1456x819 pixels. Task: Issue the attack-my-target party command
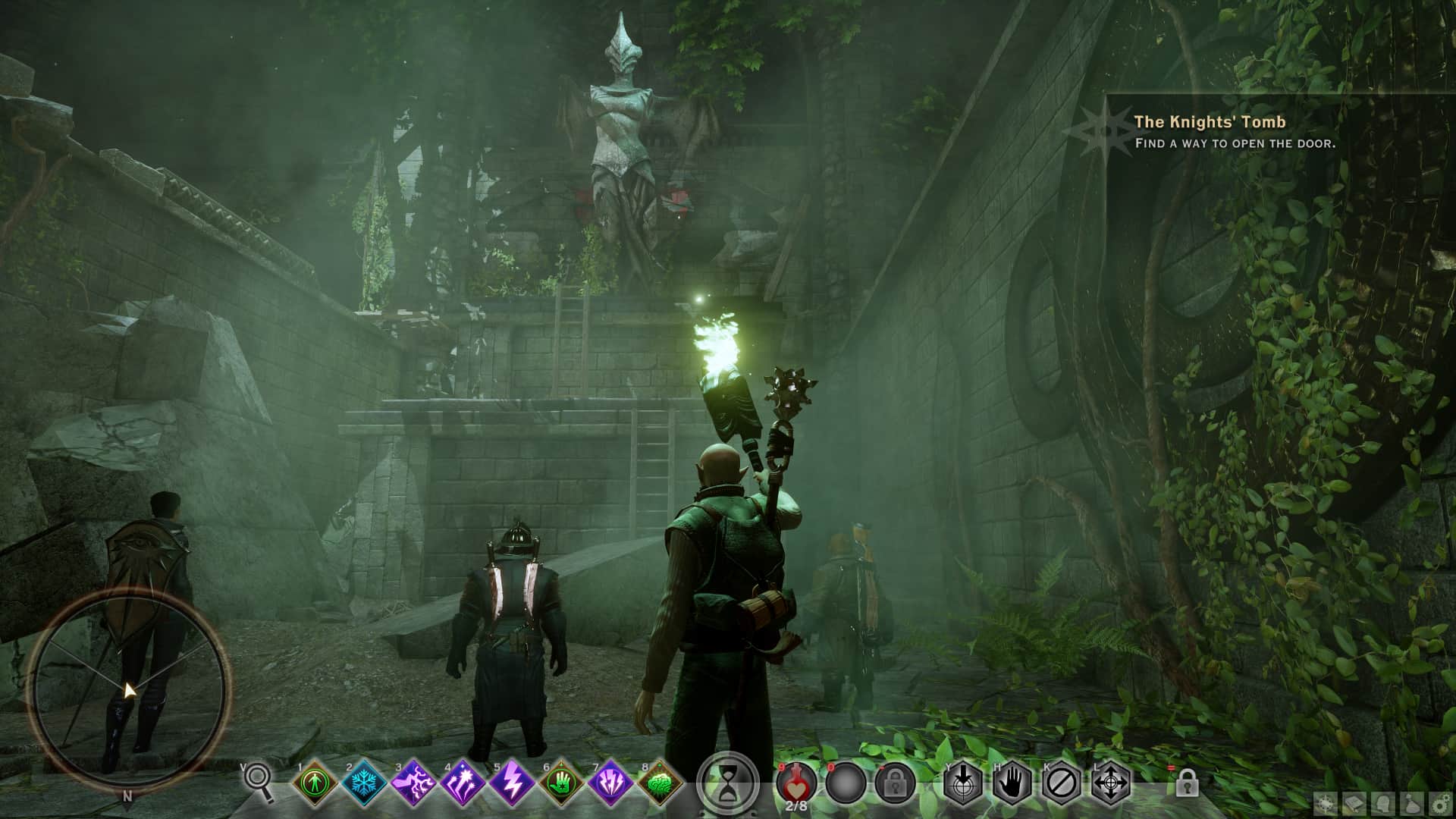tap(962, 782)
